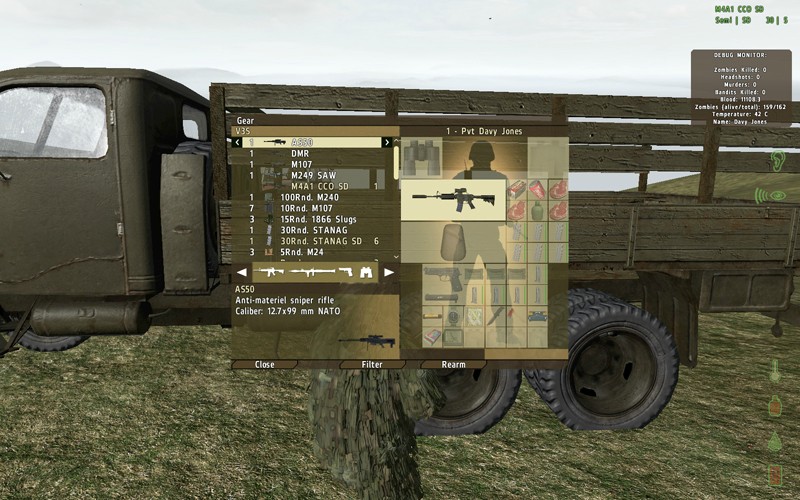The height and width of the screenshot is (500, 800).
Task: Close the Gear window
Action: [265, 365]
